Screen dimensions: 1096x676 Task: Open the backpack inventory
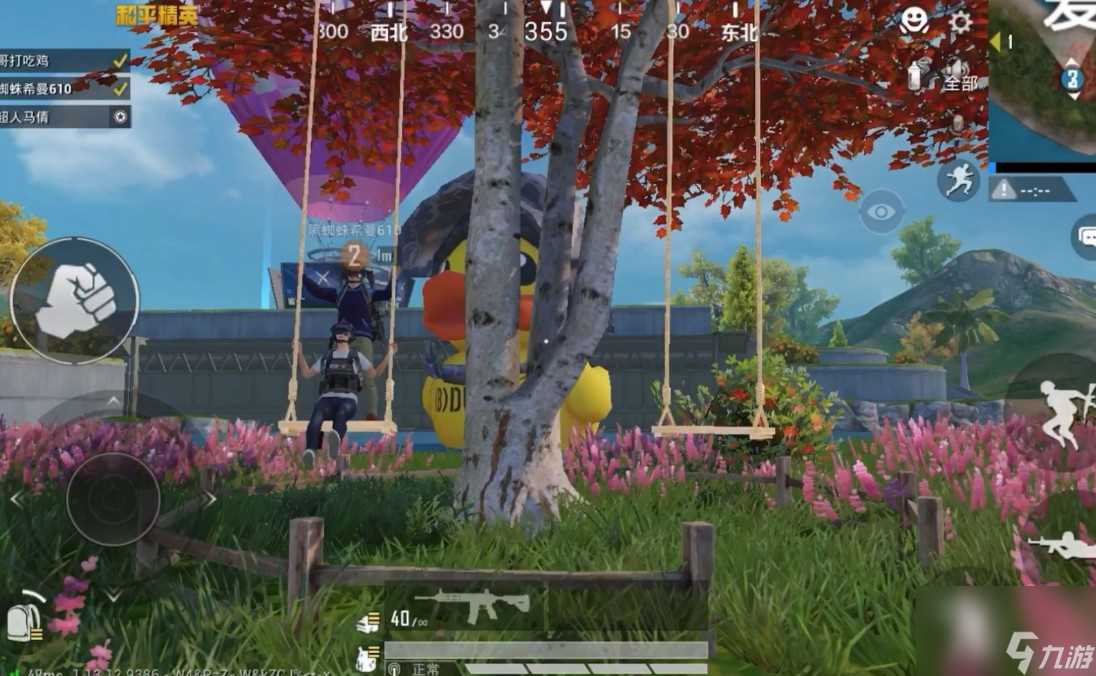26,620
